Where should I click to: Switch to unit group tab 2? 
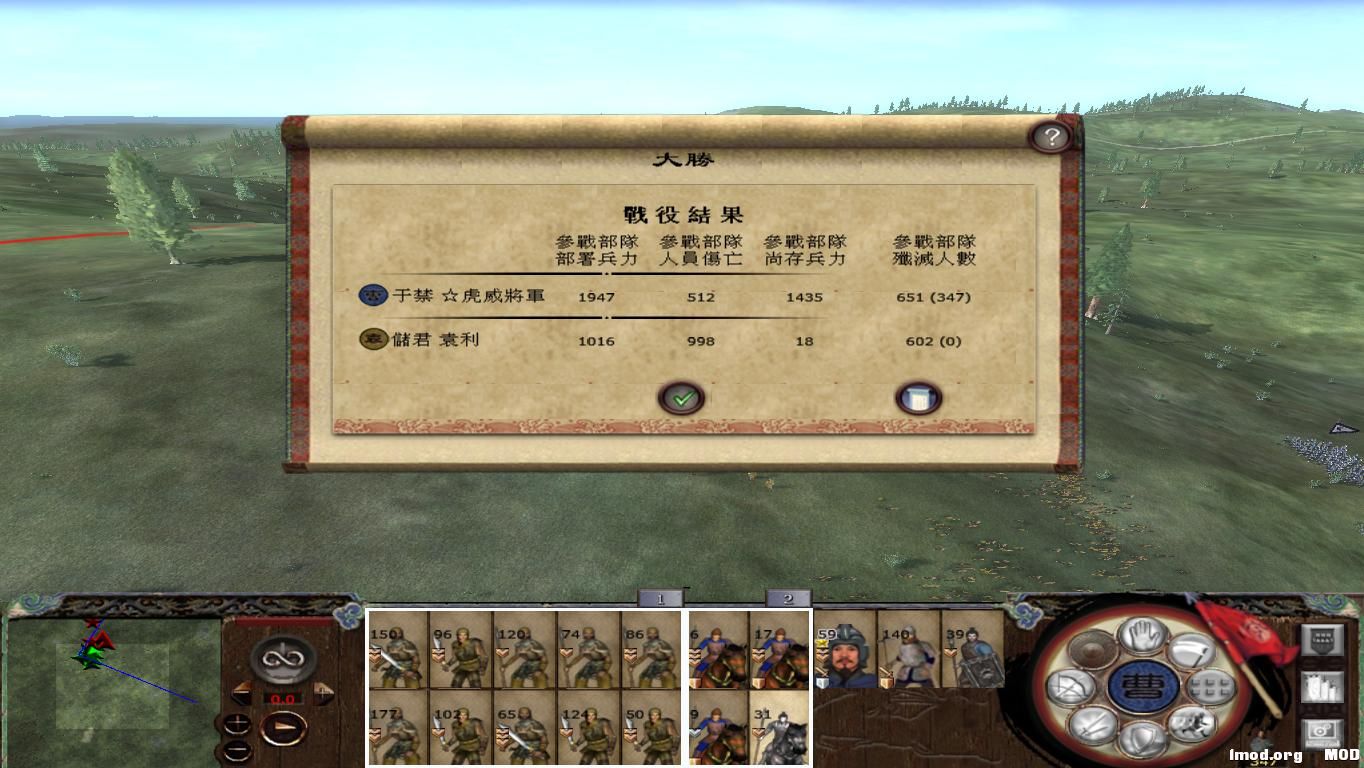pyautogui.click(x=788, y=598)
